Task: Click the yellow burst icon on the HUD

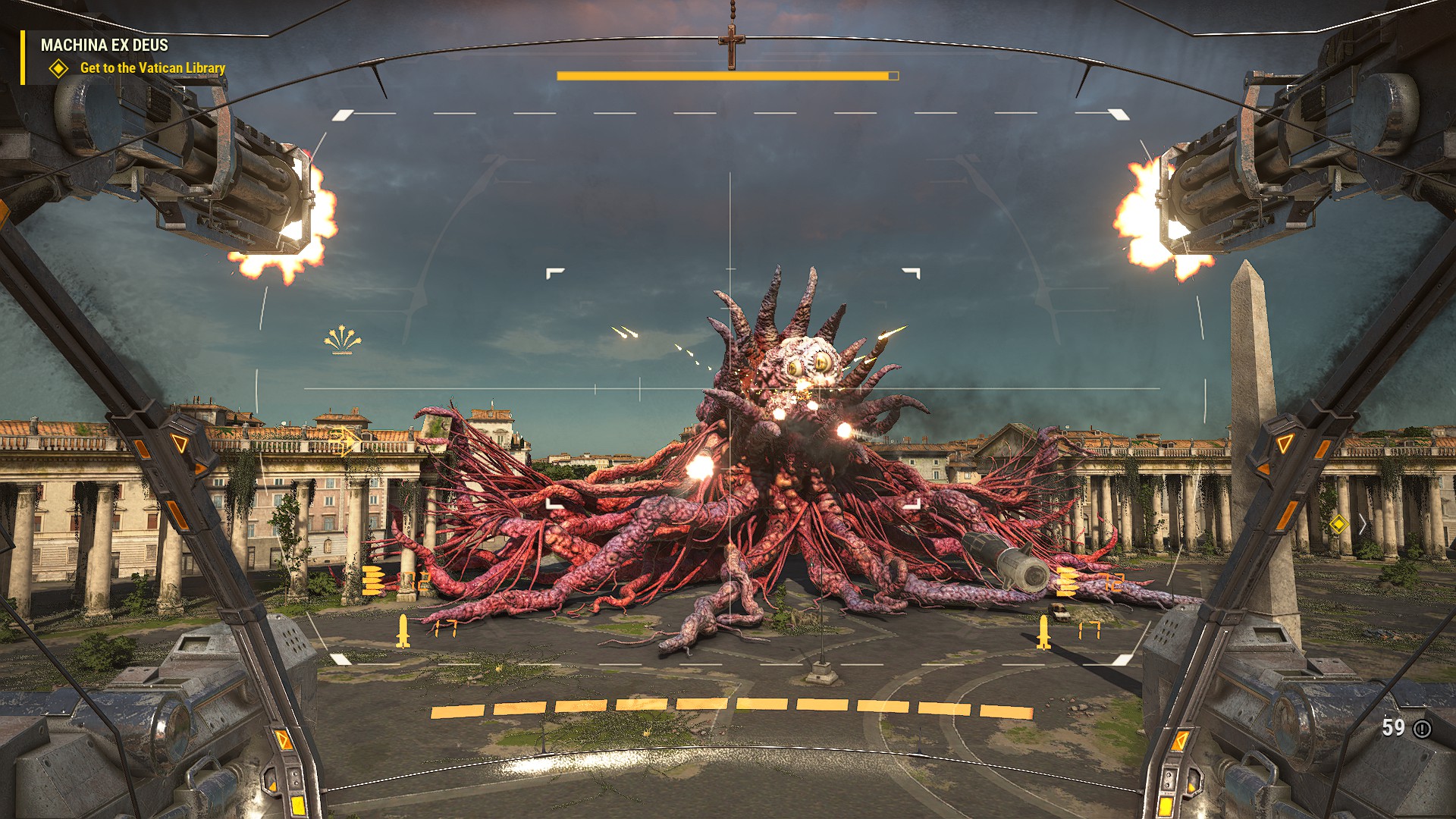Action: pyautogui.click(x=343, y=340)
